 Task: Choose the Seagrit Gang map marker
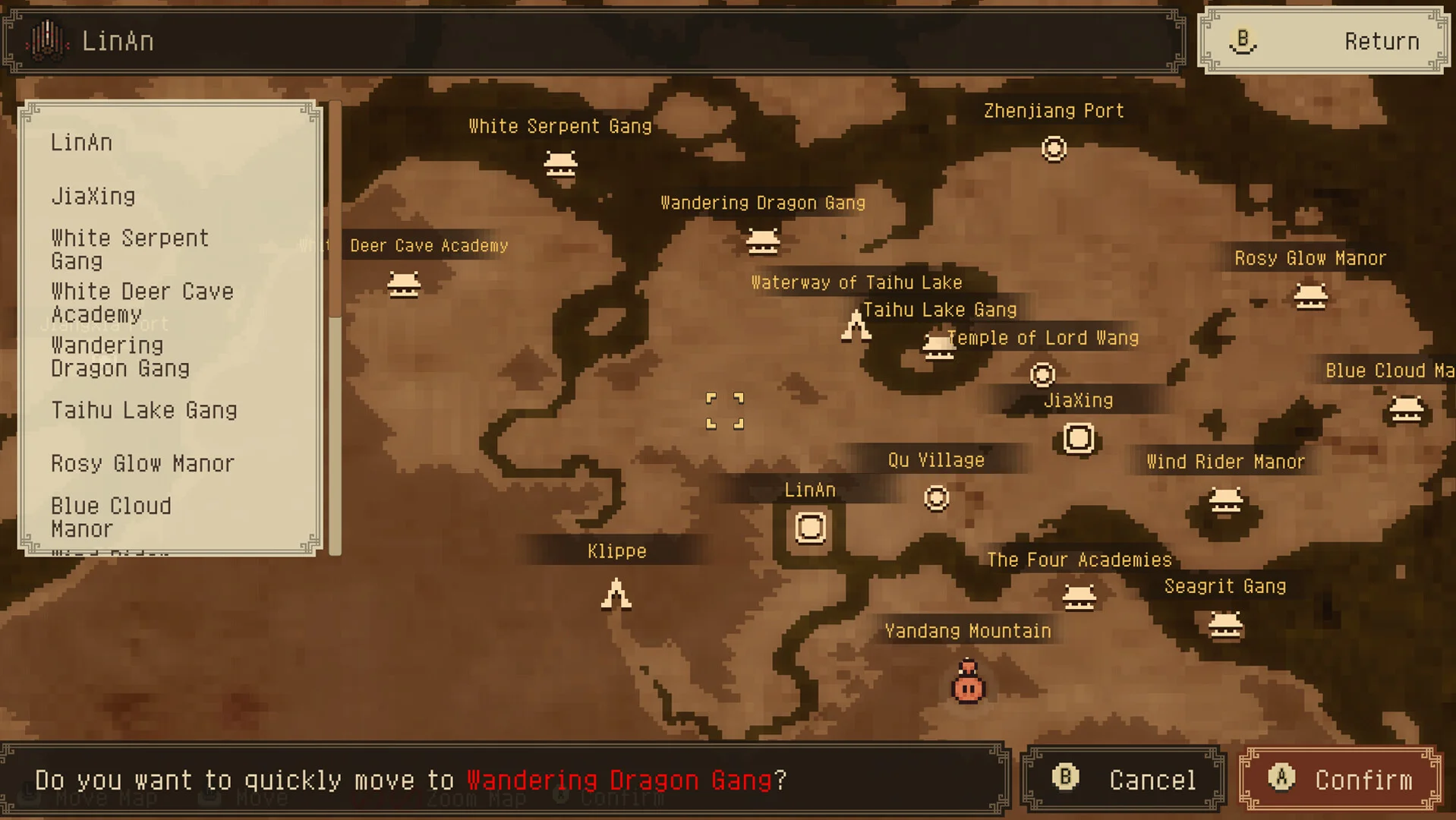click(x=1225, y=626)
